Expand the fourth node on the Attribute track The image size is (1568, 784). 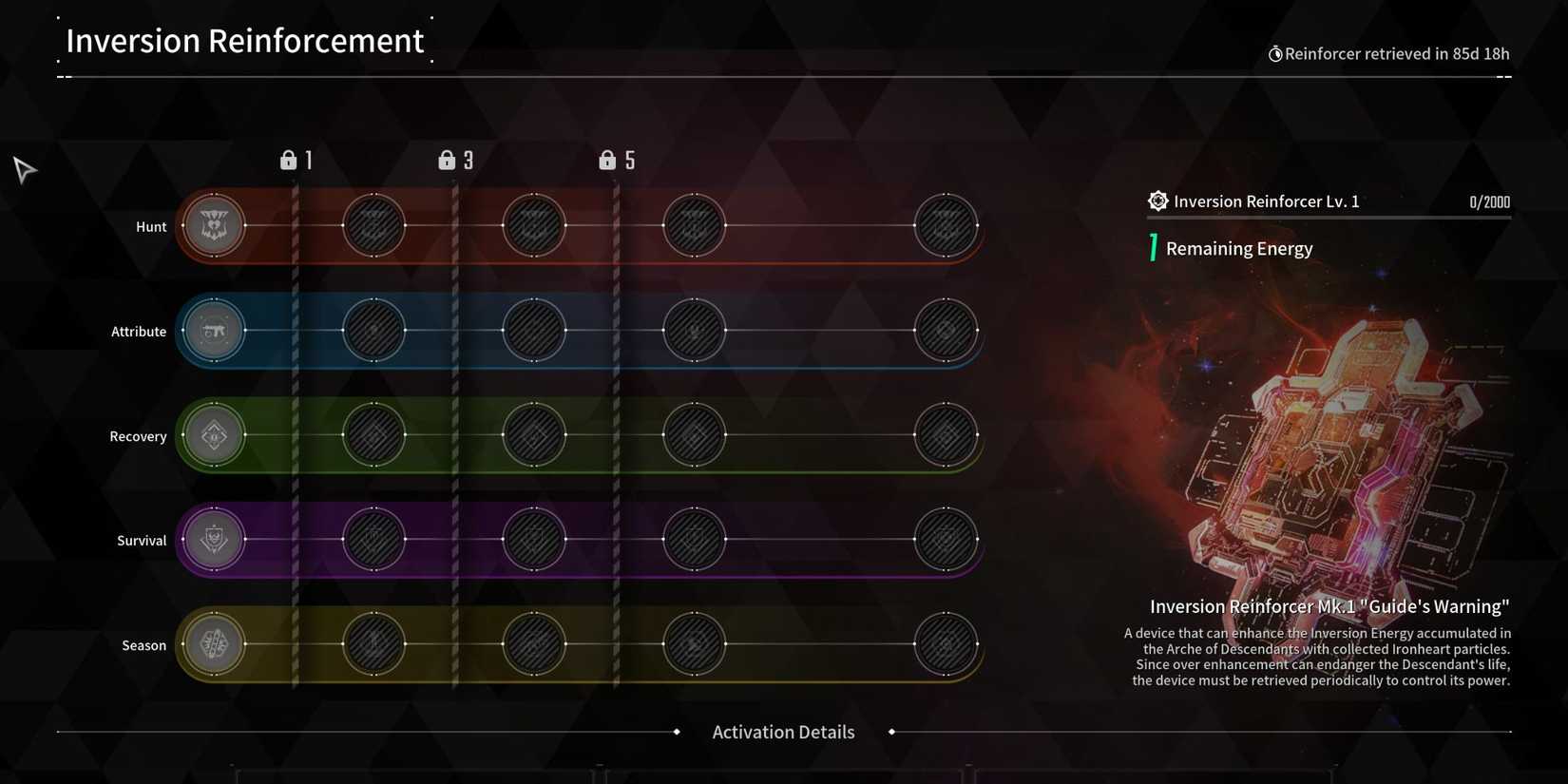pos(693,330)
